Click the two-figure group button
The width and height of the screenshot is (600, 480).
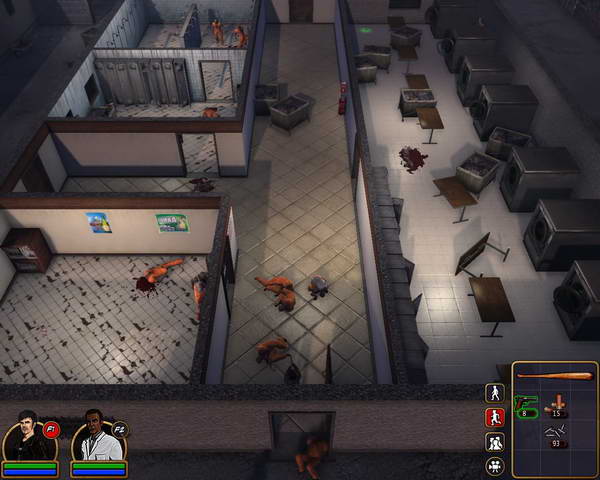(x=494, y=441)
